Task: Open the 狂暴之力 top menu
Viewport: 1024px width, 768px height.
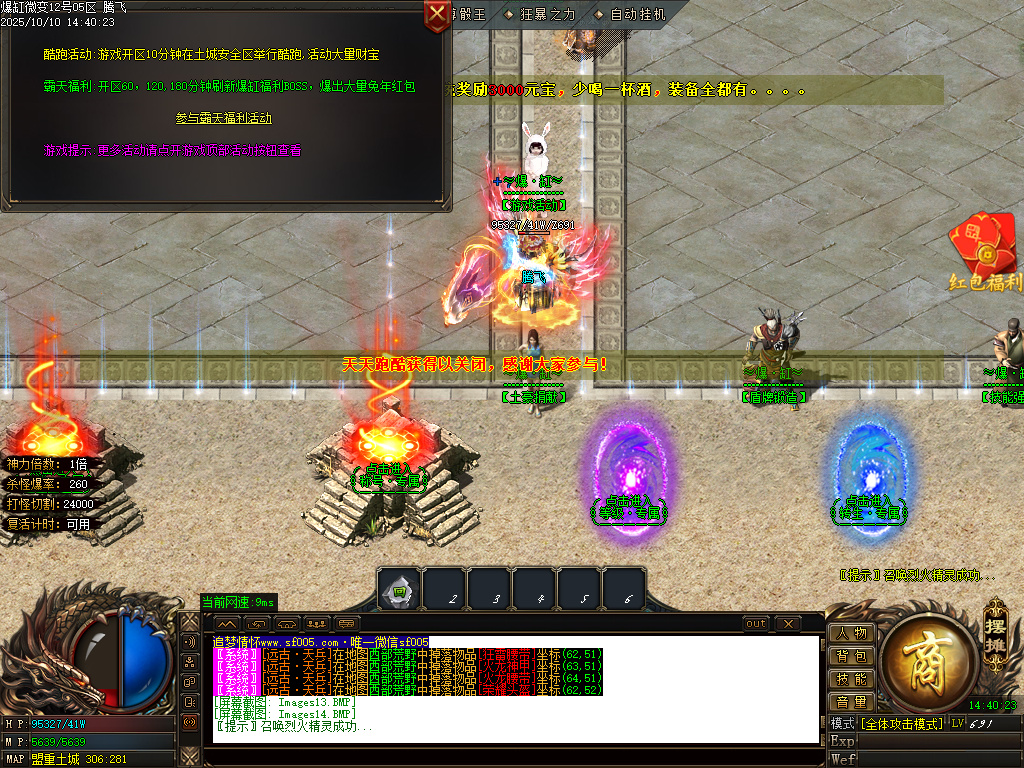Action: 540,14
